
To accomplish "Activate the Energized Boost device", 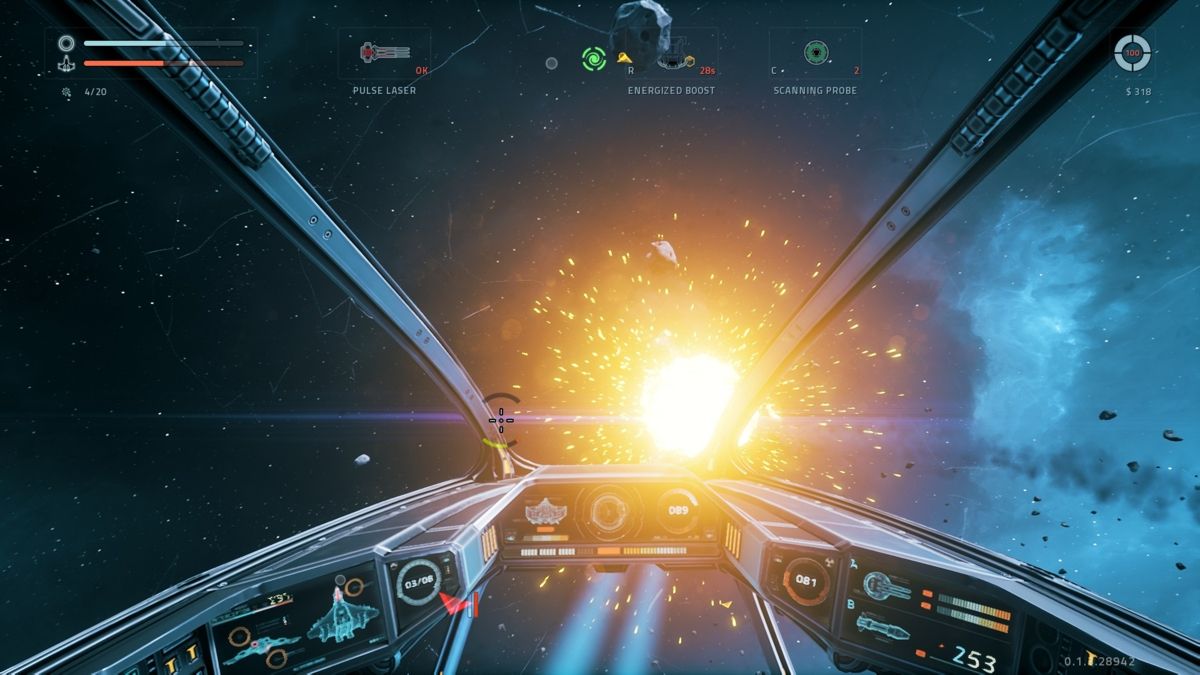I will click(x=671, y=55).
